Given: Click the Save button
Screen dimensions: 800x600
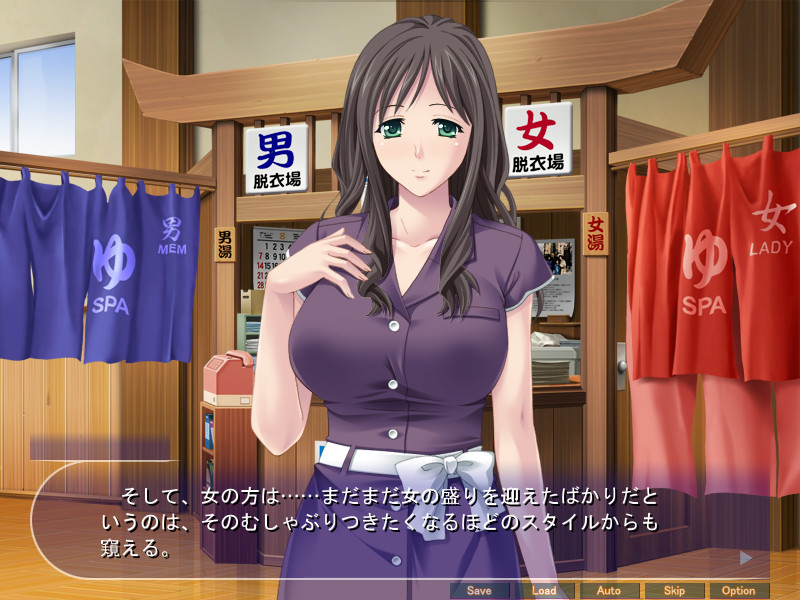Looking at the screenshot, I should 479,590.
